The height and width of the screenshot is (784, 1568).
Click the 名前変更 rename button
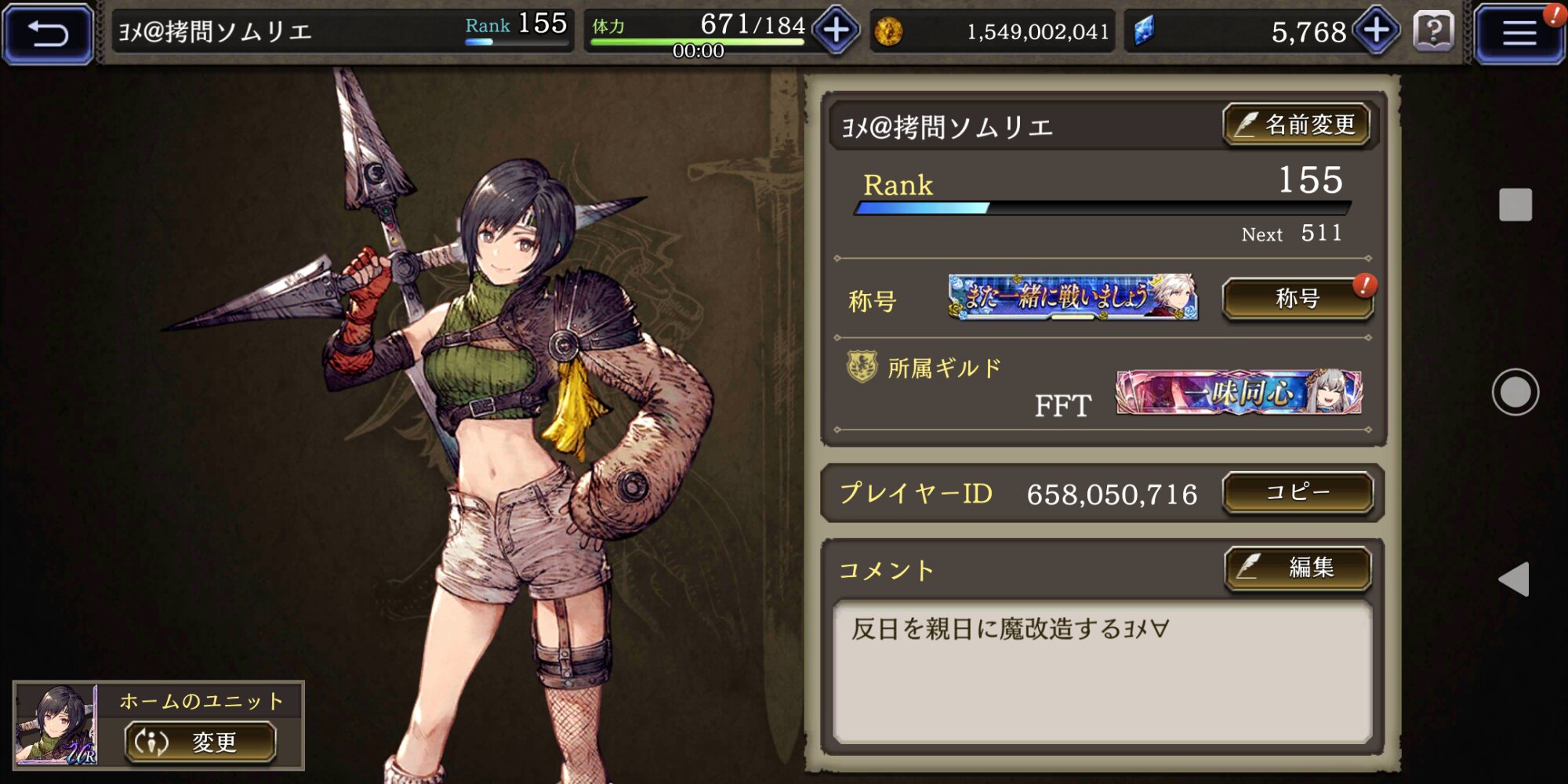click(1297, 125)
